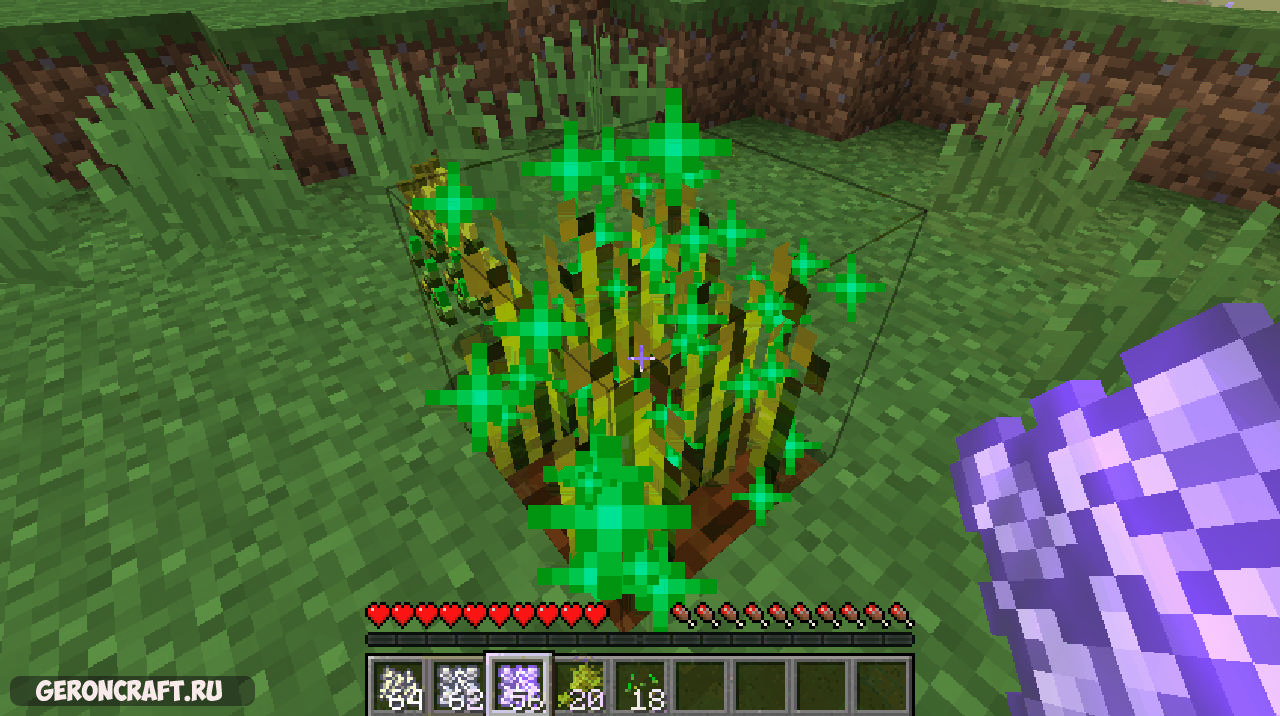
Task: Choose the purple powder stack of 56
Action: point(519,685)
